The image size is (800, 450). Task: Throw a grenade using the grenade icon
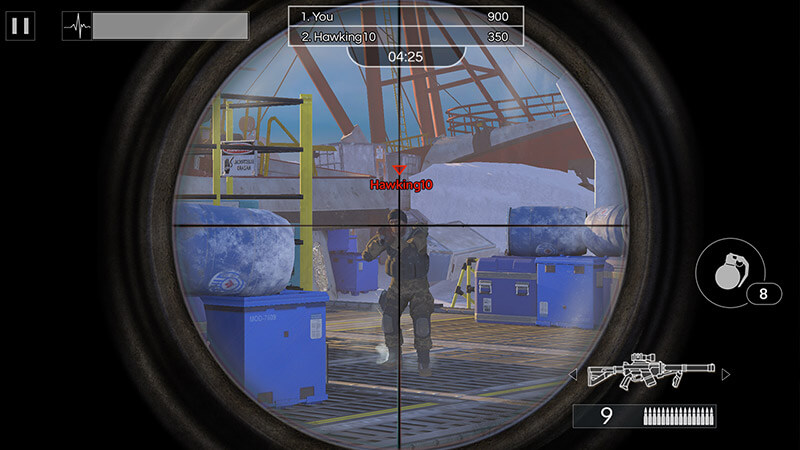point(729,272)
